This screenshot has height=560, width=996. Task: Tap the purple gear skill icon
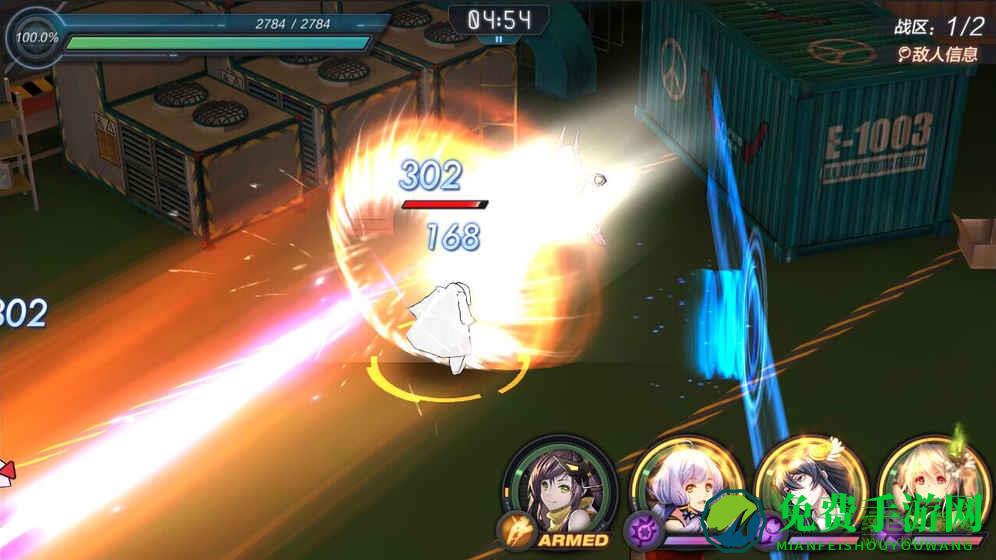pyautogui.click(x=640, y=528)
